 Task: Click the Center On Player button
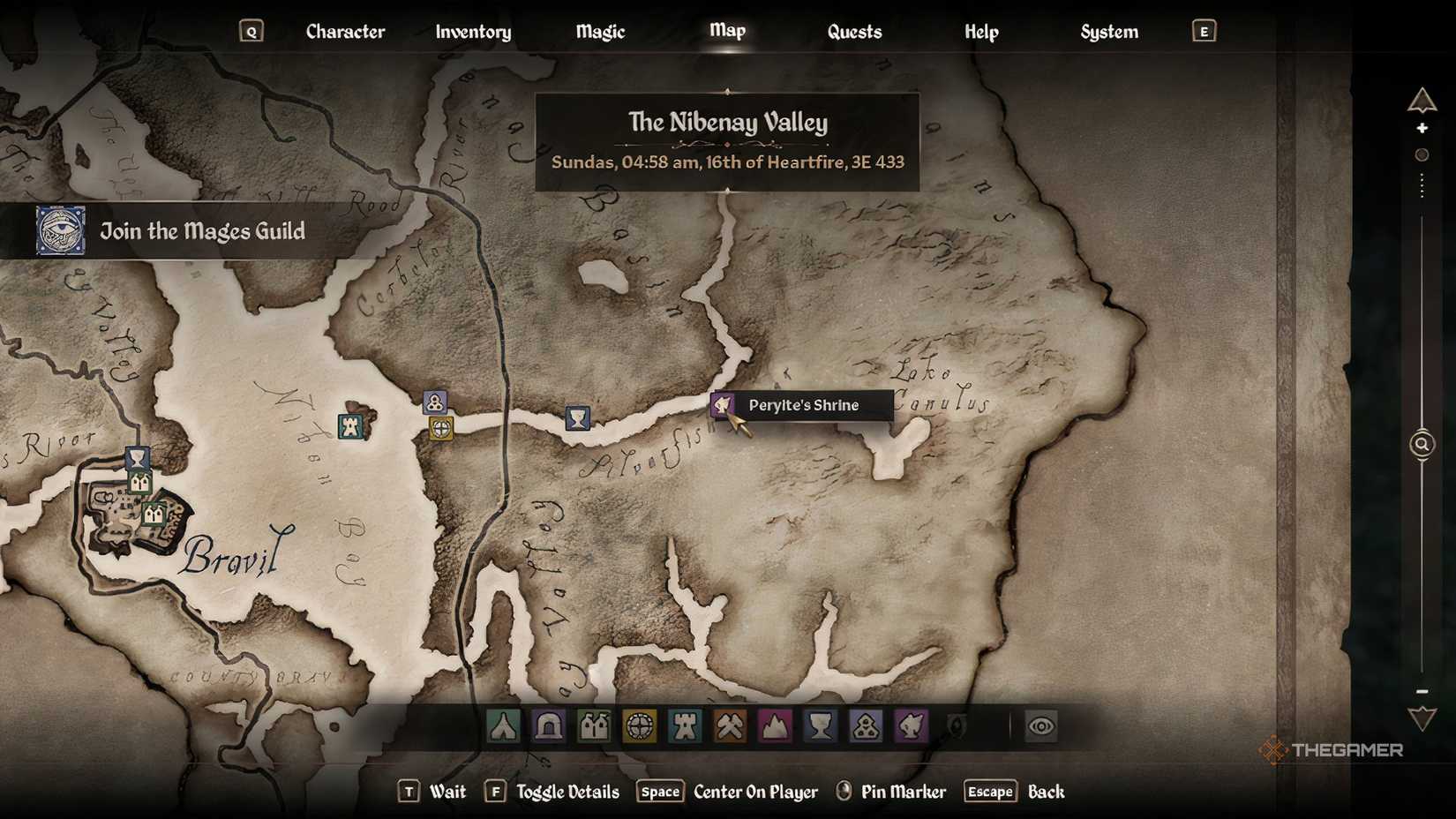point(754,792)
